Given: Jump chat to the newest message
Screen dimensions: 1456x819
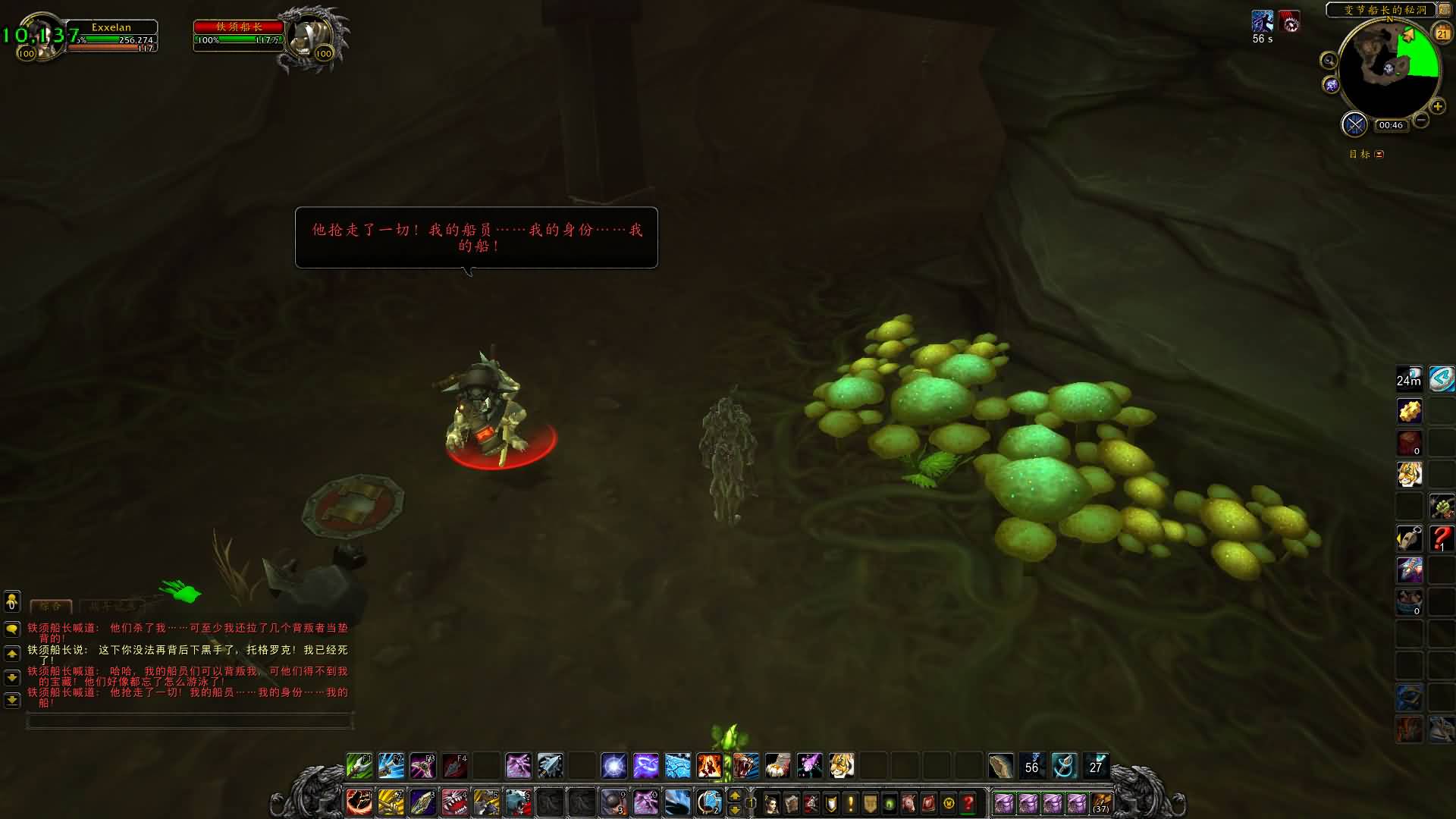Looking at the screenshot, I should pos(12,700).
